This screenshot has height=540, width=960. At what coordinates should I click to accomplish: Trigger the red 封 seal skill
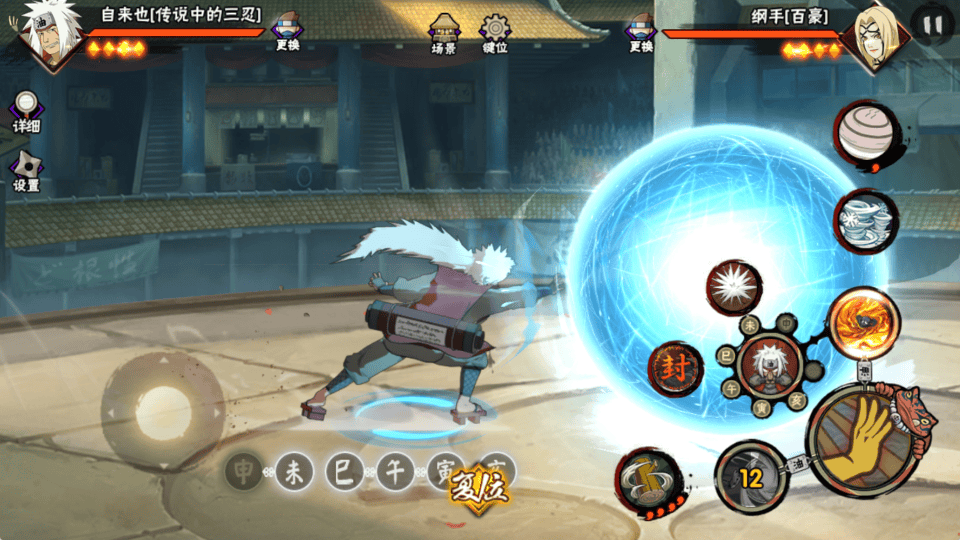pyautogui.click(x=675, y=369)
